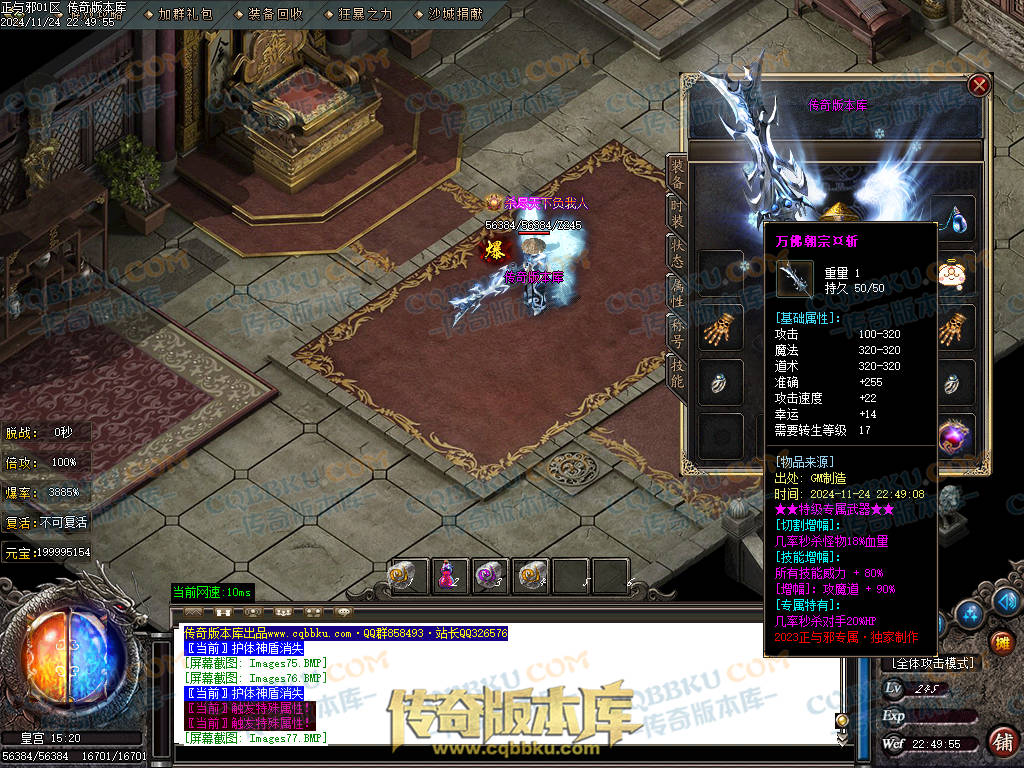Close the character equipment panel
1024x768 pixels.
click(x=979, y=86)
